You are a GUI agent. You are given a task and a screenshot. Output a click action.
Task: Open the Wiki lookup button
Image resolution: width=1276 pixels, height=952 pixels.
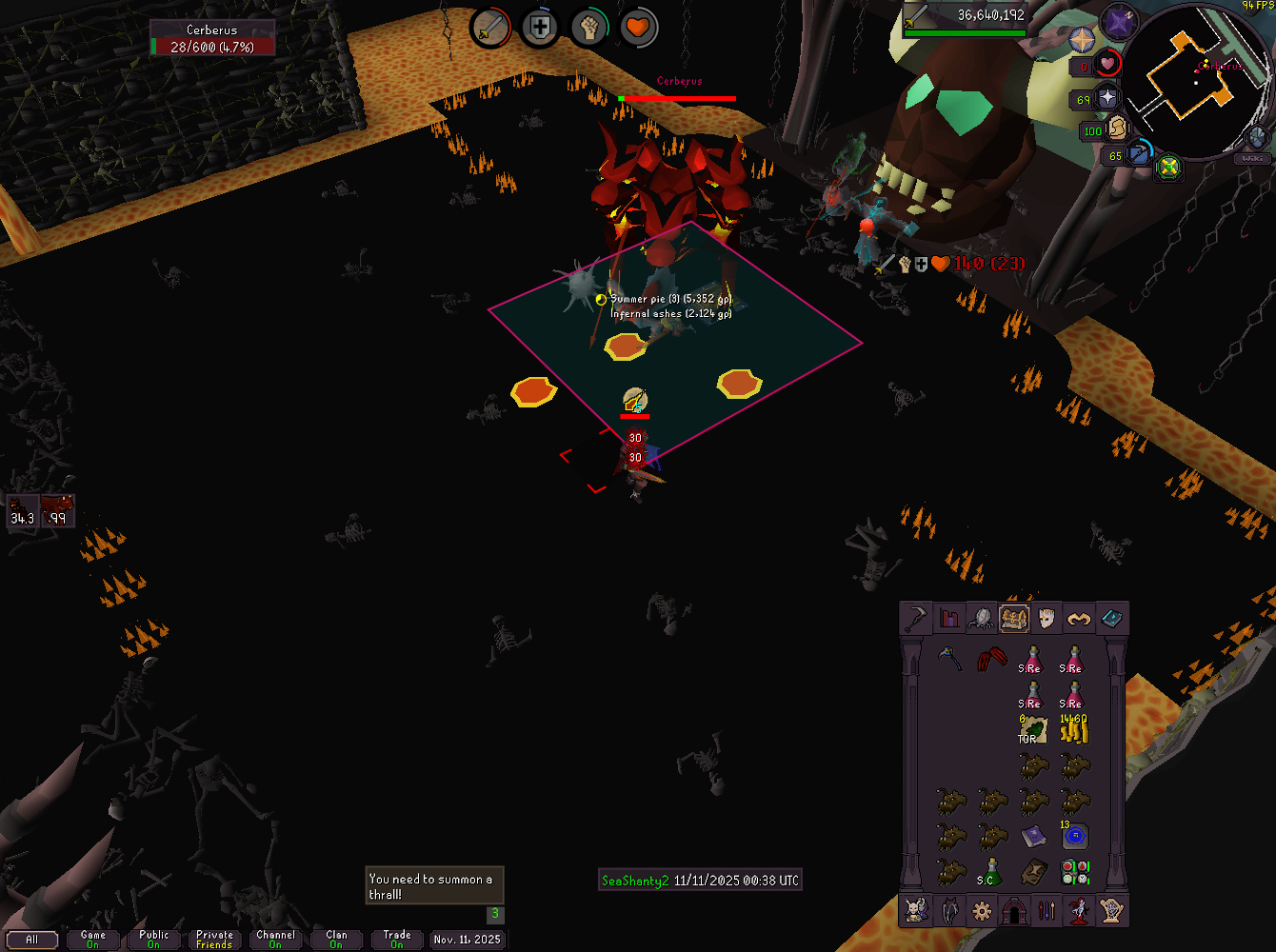(x=1252, y=158)
